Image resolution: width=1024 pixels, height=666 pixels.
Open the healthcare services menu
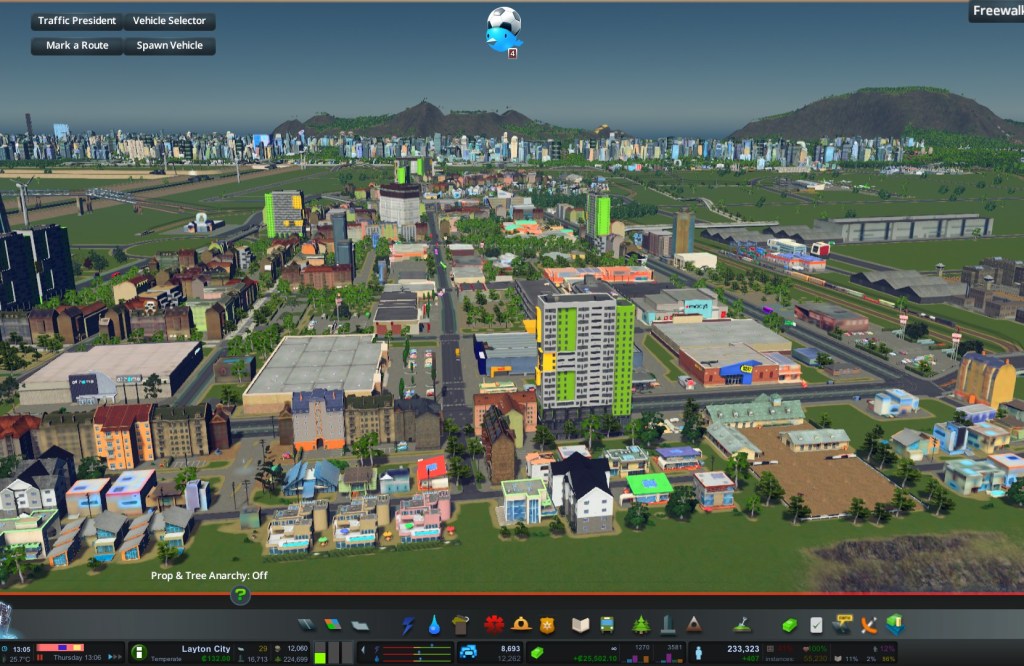(x=494, y=625)
